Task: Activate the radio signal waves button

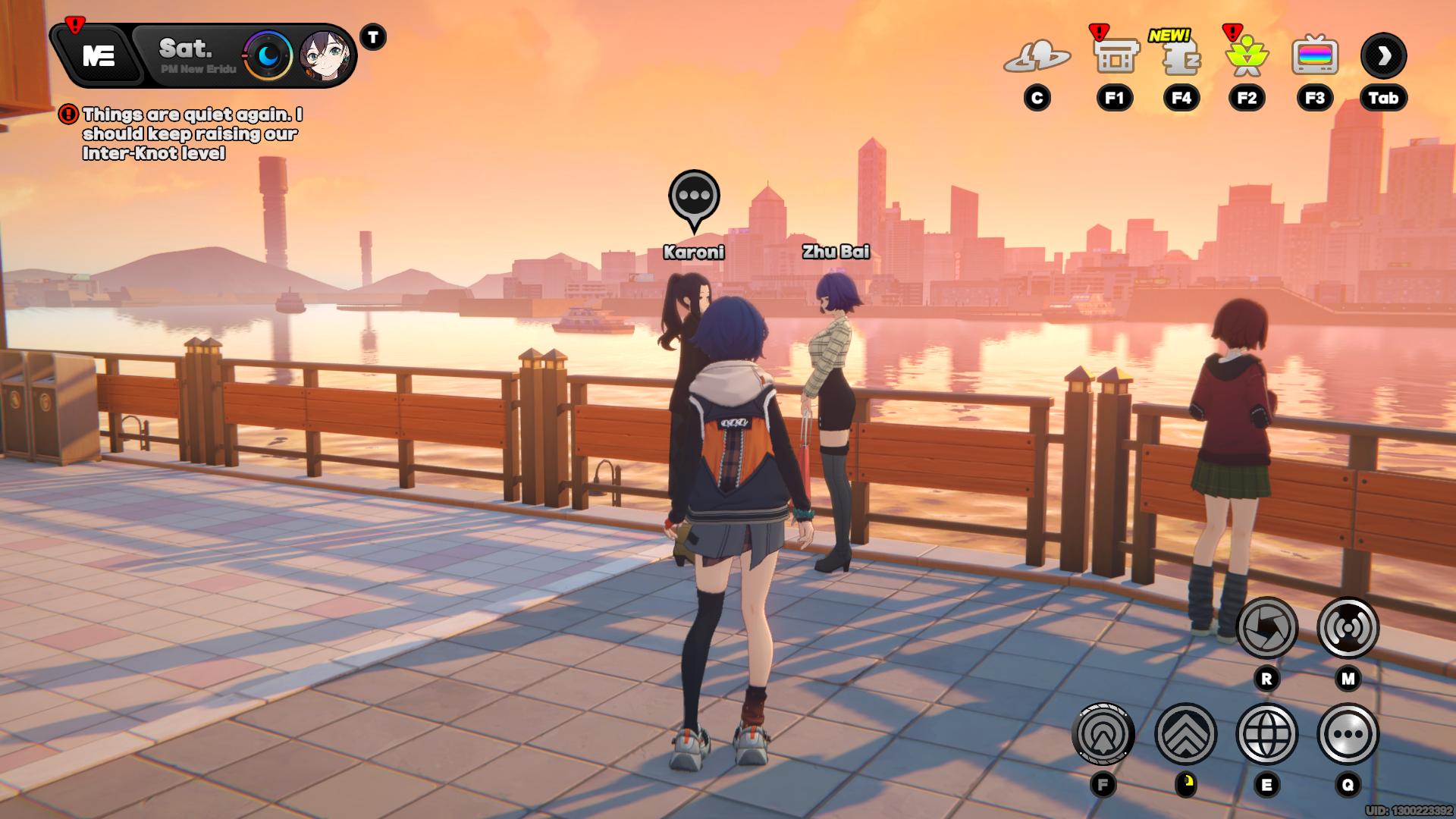Action: (x=1348, y=628)
